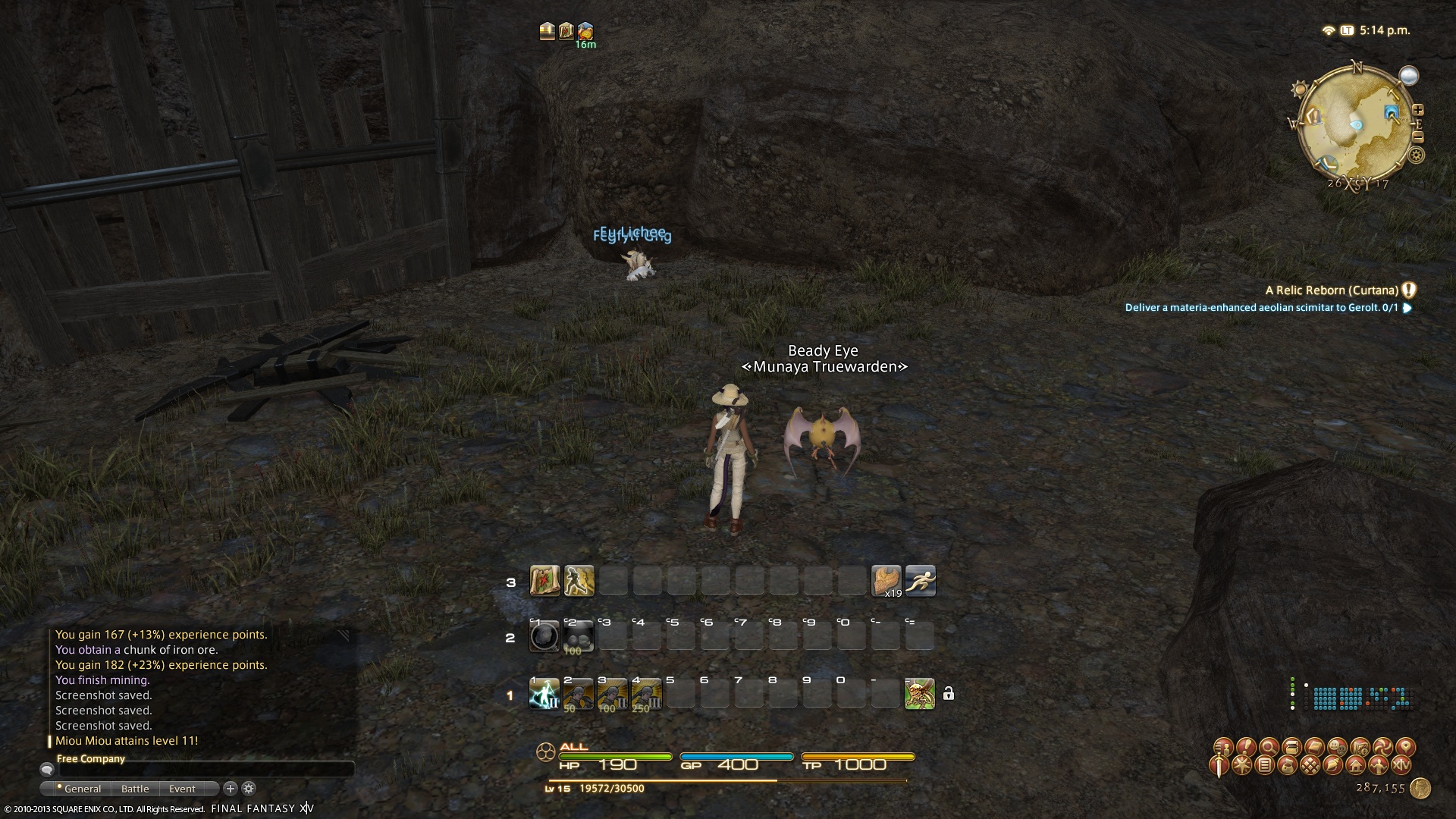The height and width of the screenshot is (819, 1456).
Task: Open chat log settings gear
Action: coord(249,789)
